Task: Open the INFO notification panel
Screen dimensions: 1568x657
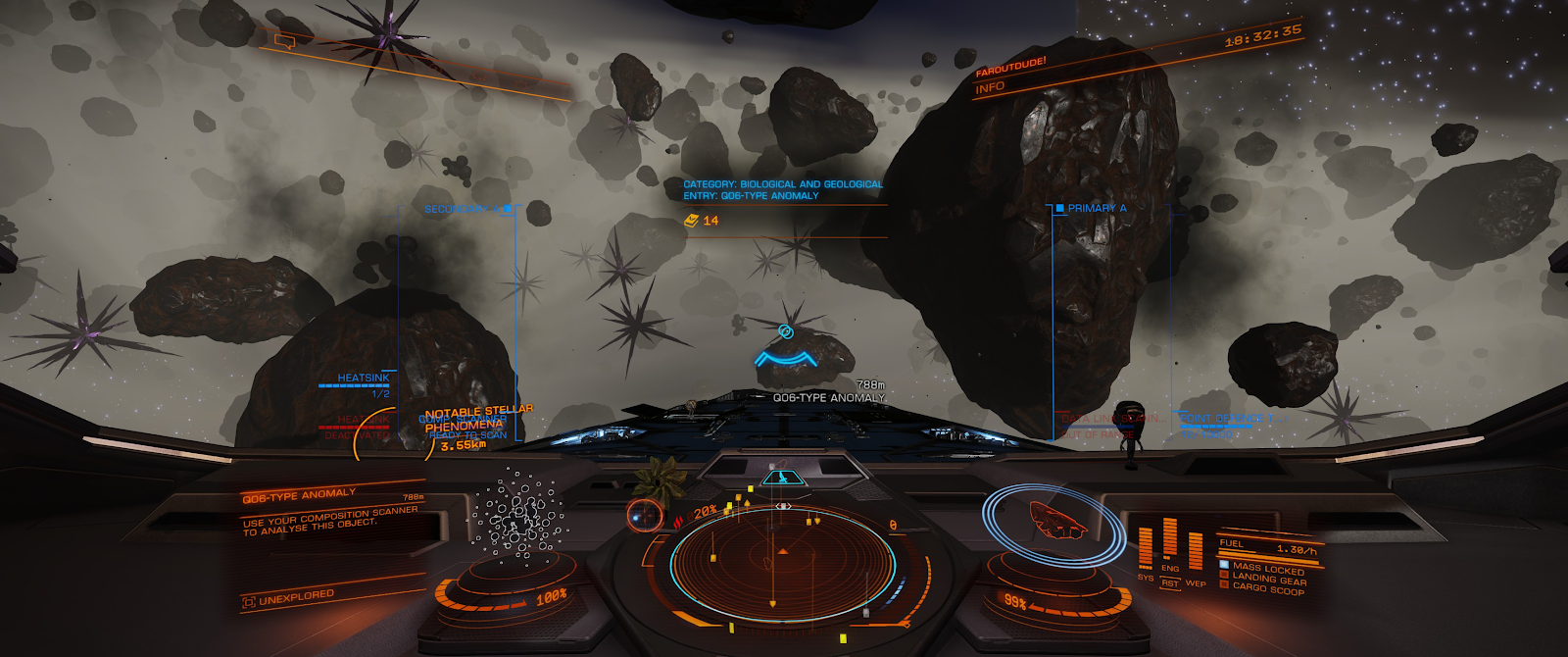Action: pyautogui.click(x=990, y=87)
